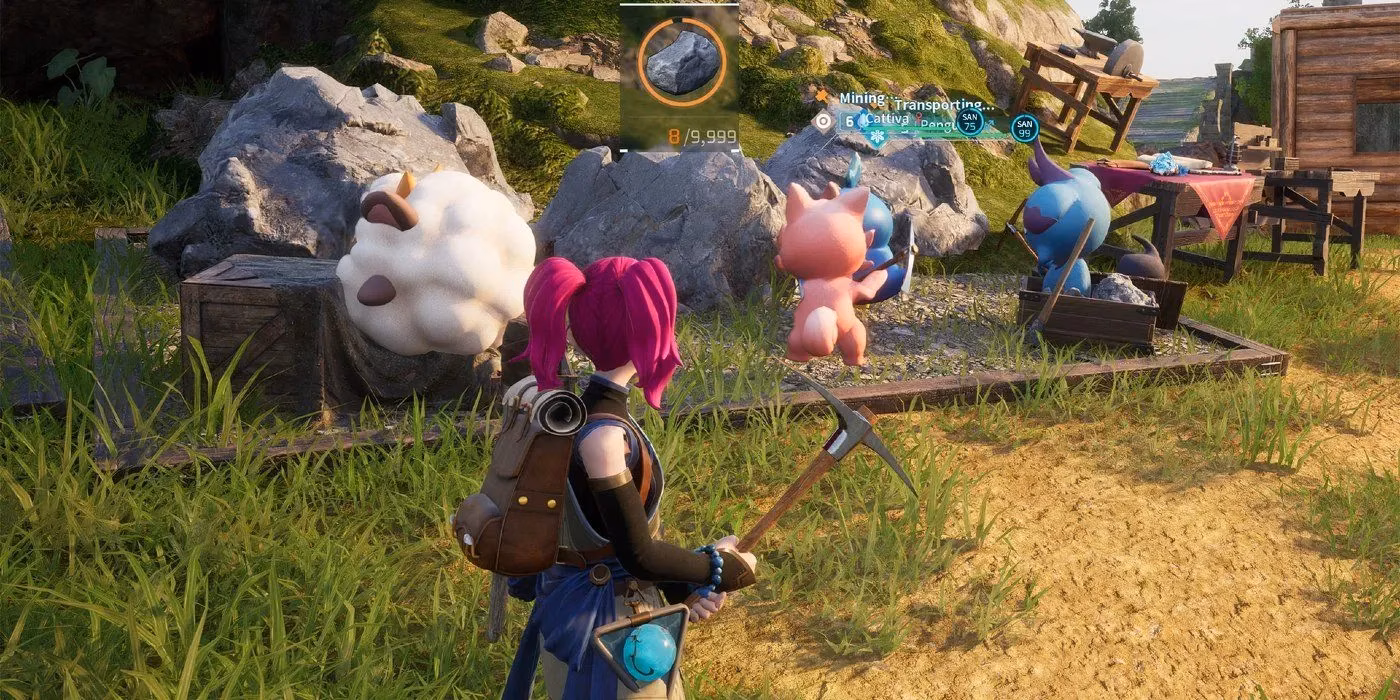Image resolution: width=1400 pixels, height=700 pixels.
Task: Select the stone item icon
Action: pos(680,62)
